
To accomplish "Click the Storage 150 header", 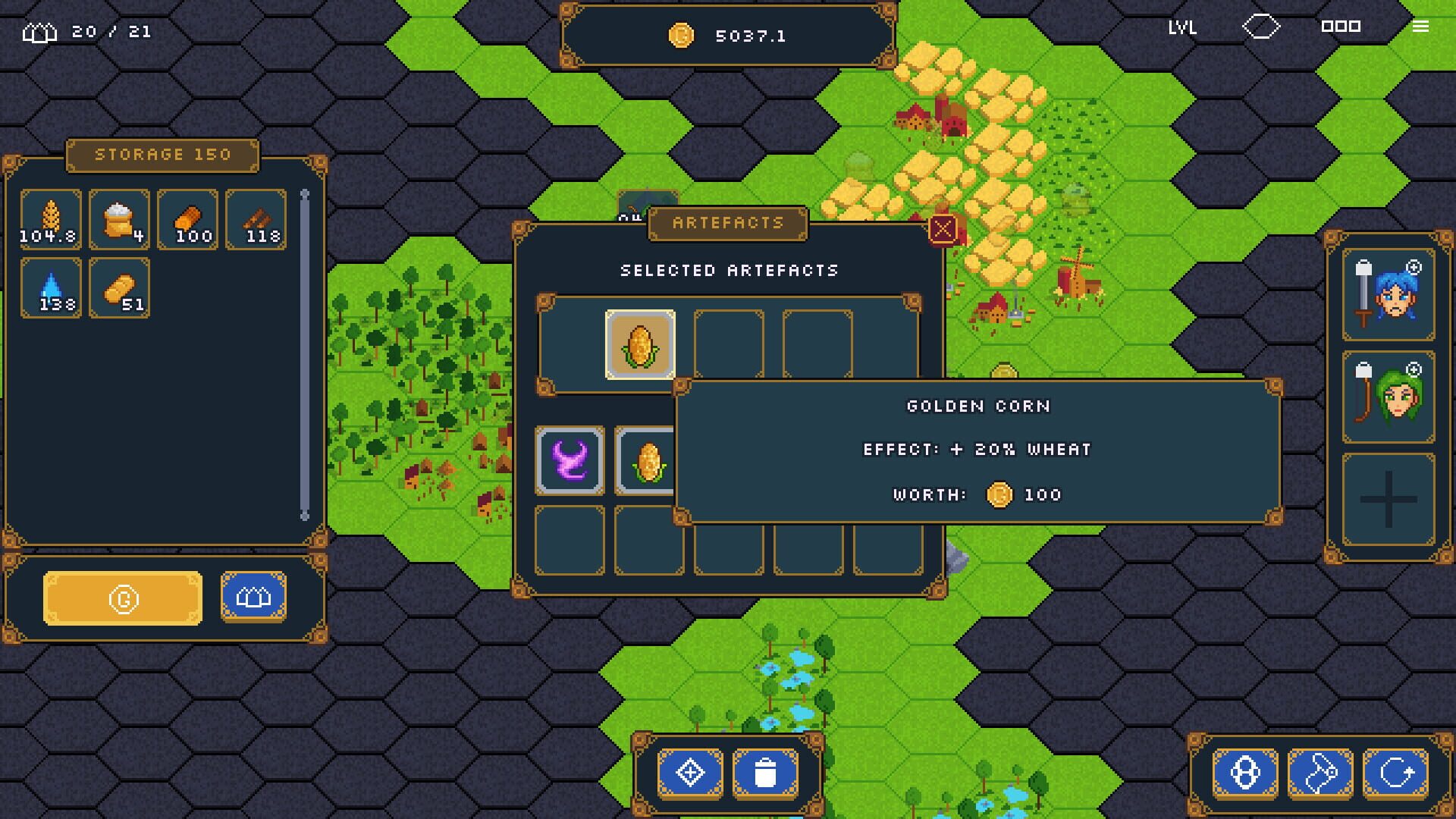I will 163,155.
